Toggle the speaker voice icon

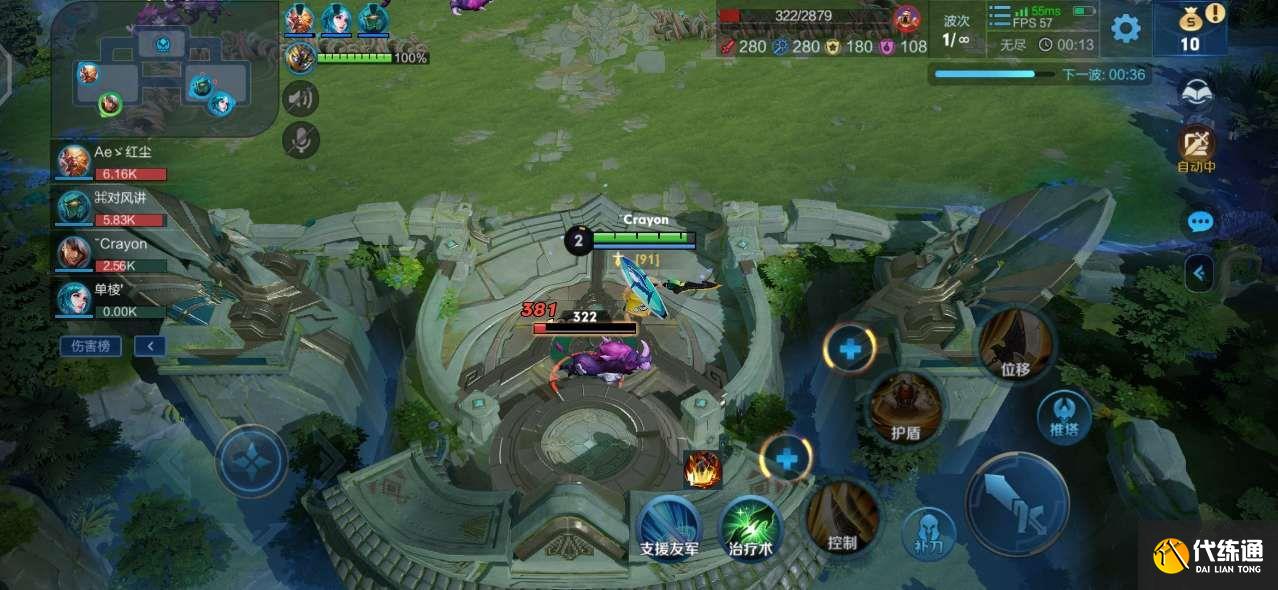[300, 98]
